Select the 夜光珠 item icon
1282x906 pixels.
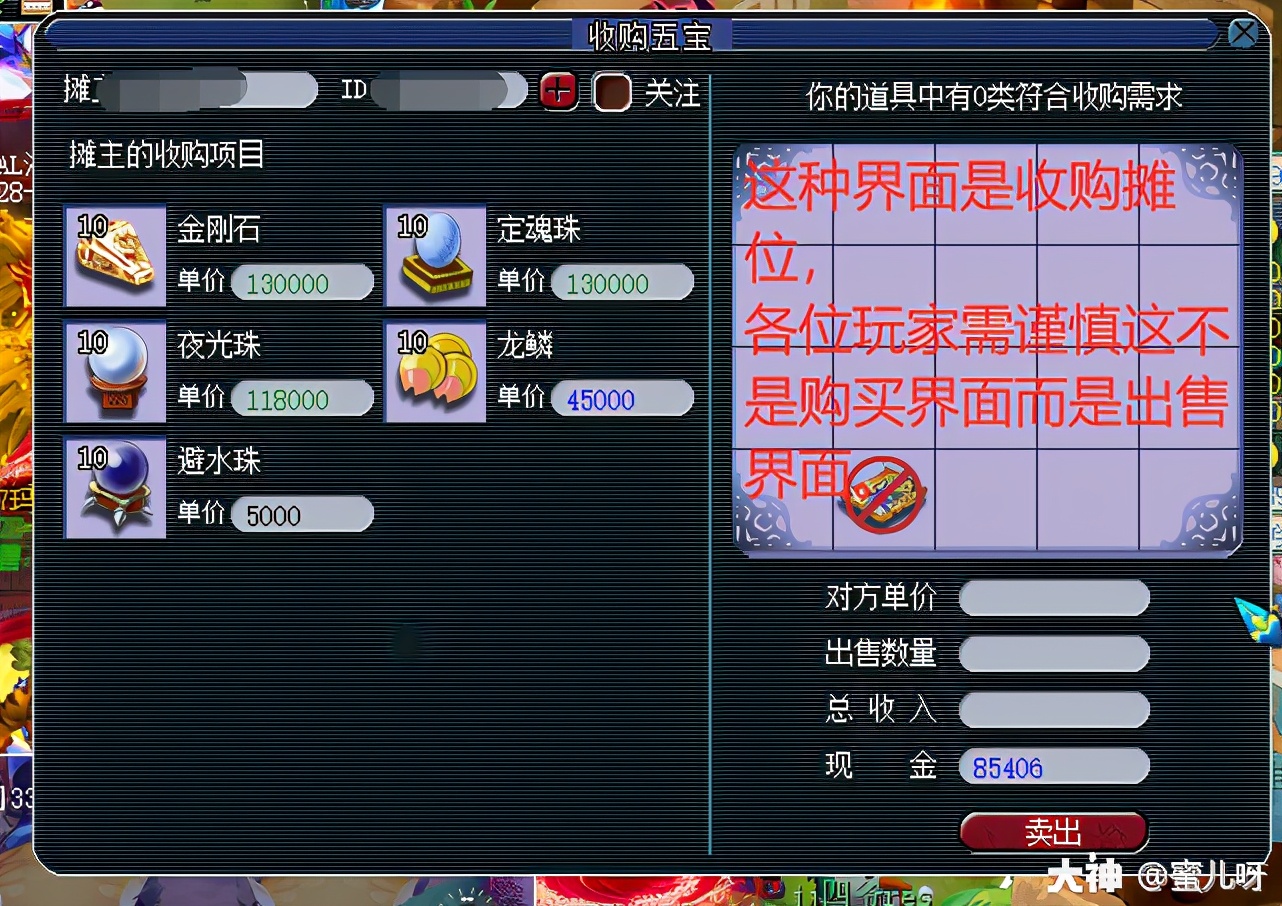[x=114, y=372]
